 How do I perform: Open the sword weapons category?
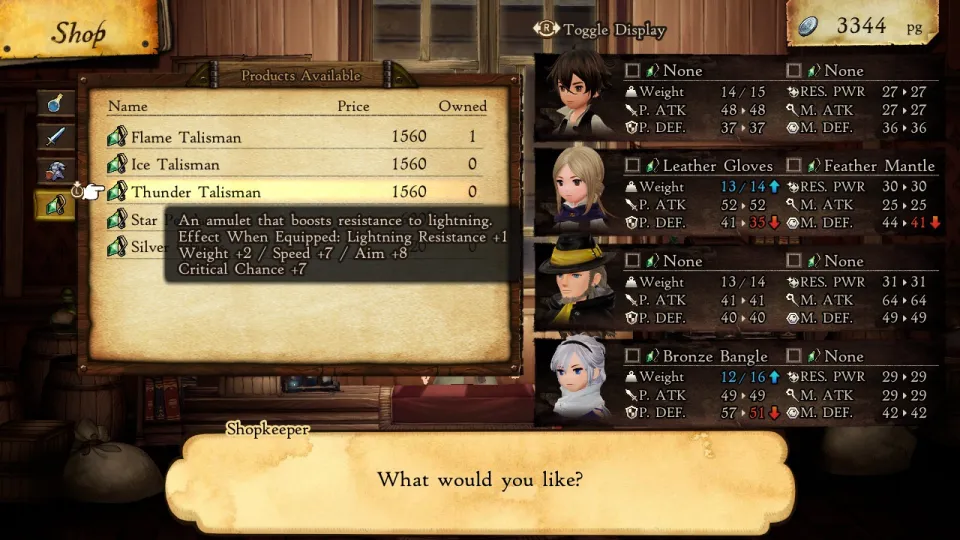(x=55, y=137)
